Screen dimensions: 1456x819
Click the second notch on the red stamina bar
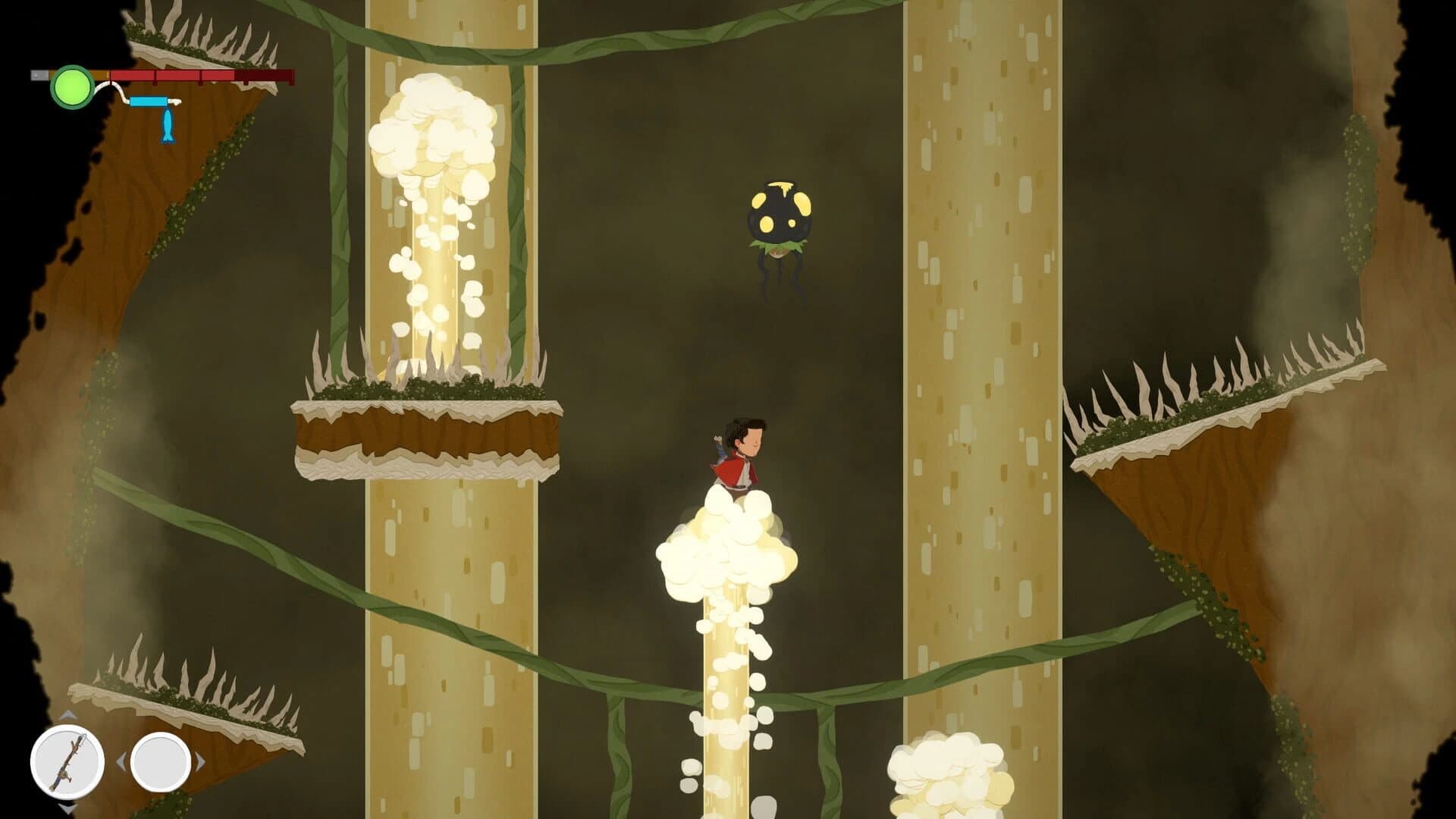click(200, 75)
